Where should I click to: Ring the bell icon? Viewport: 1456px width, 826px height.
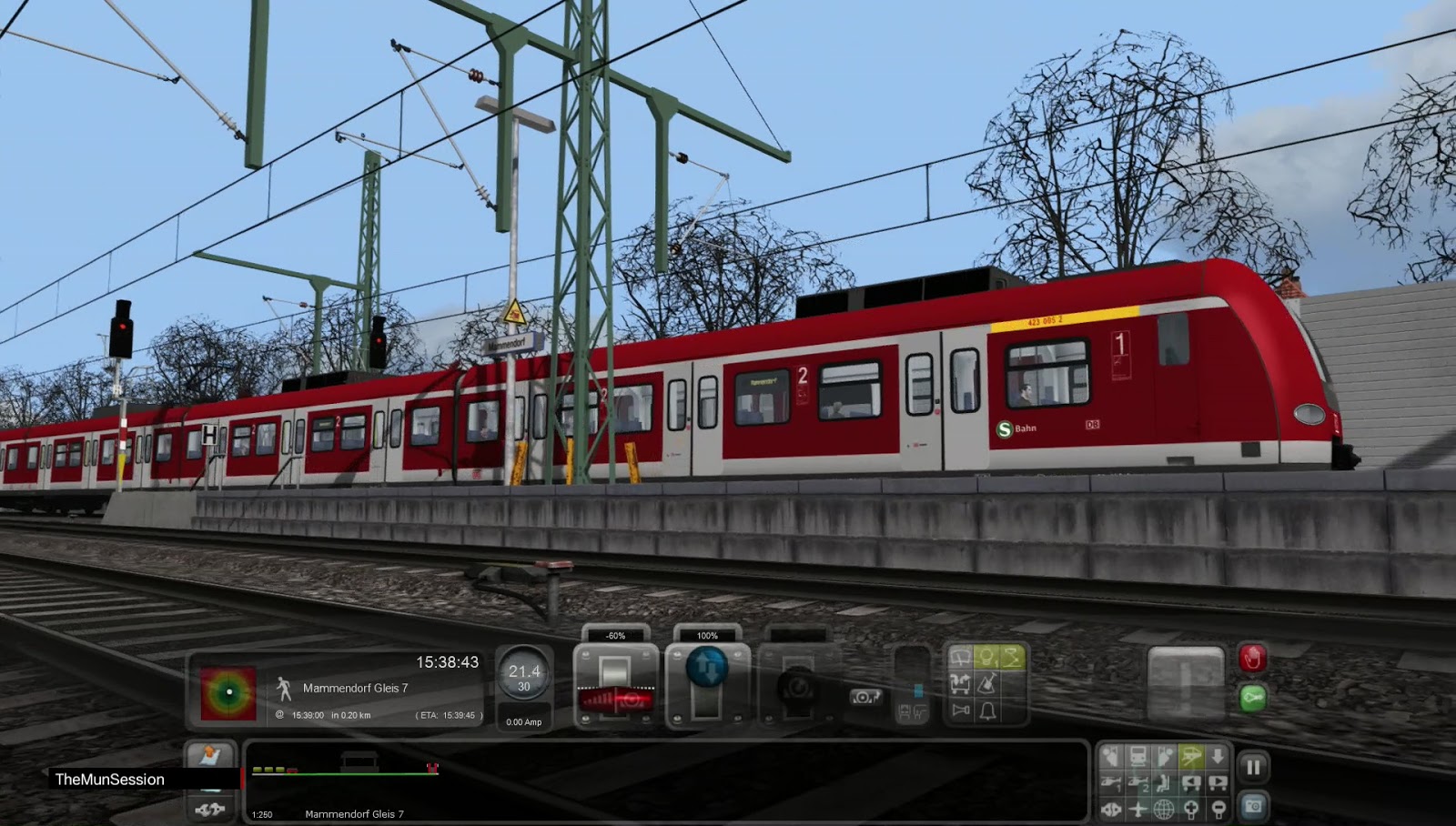tap(988, 709)
